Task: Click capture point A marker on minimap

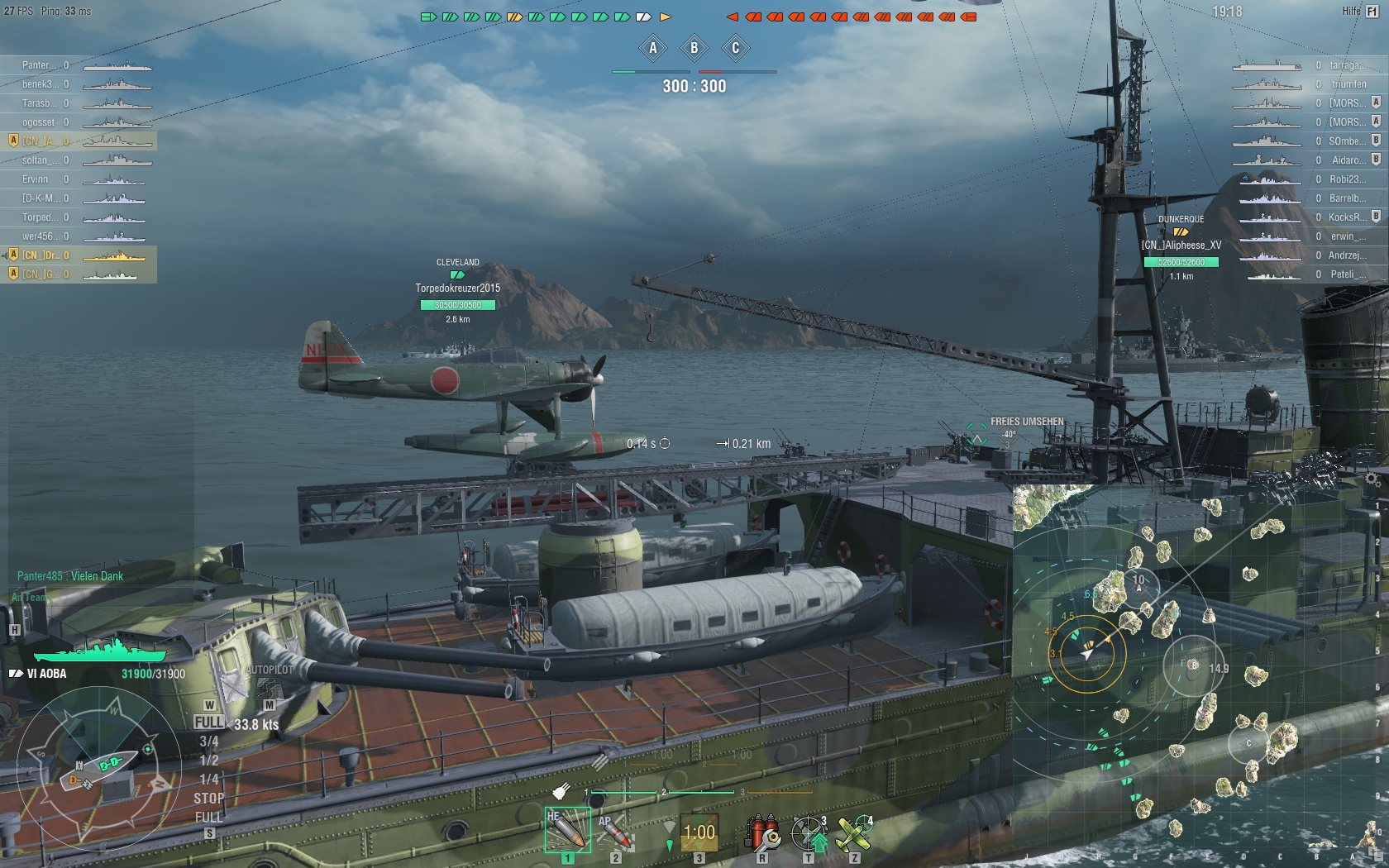Action: click(1139, 583)
